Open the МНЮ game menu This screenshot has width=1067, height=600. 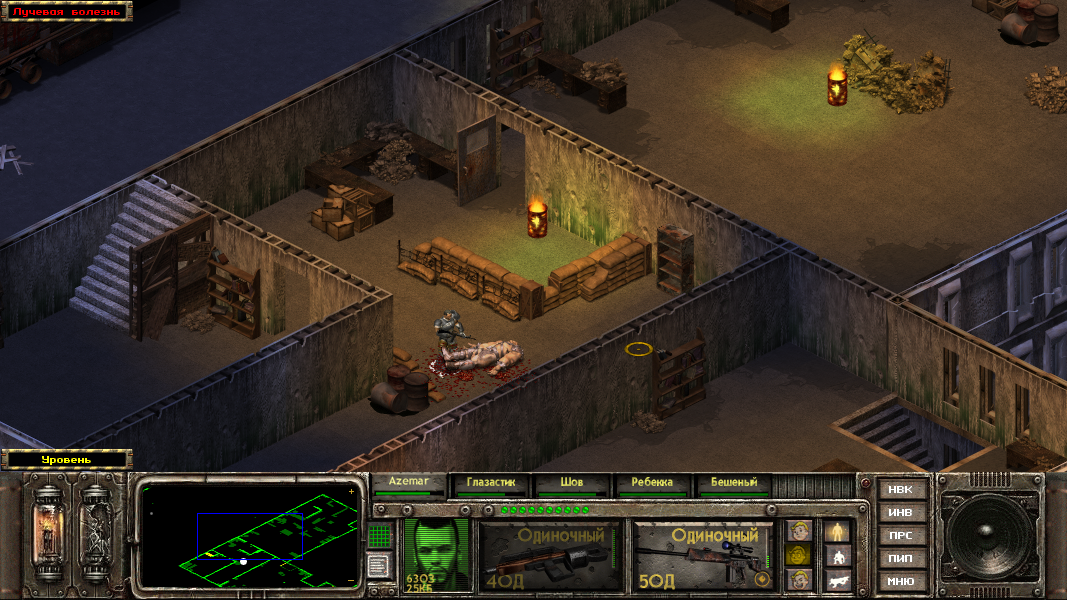click(900, 581)
